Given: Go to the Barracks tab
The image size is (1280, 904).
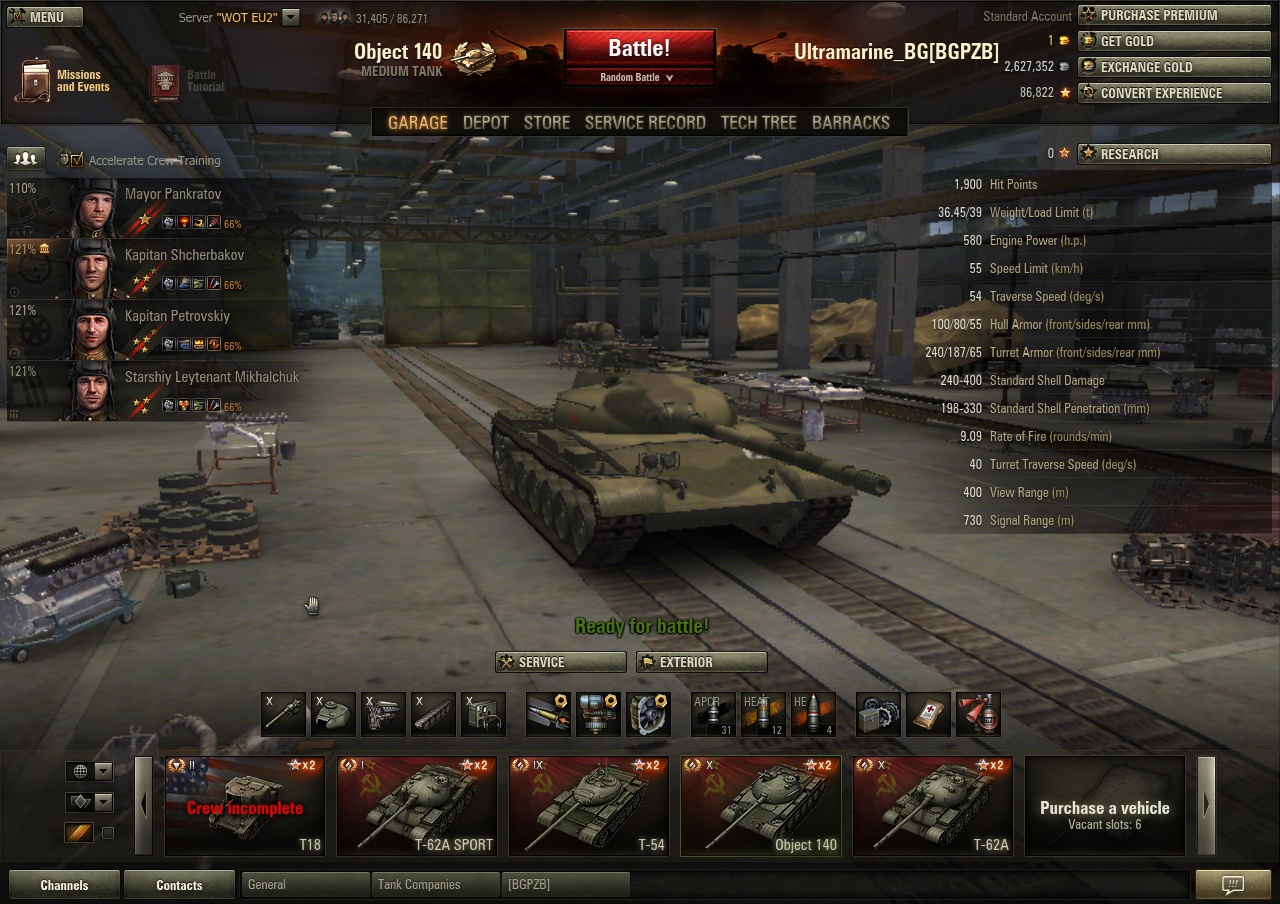Looking at the screenshot, I should pos(850,122).
